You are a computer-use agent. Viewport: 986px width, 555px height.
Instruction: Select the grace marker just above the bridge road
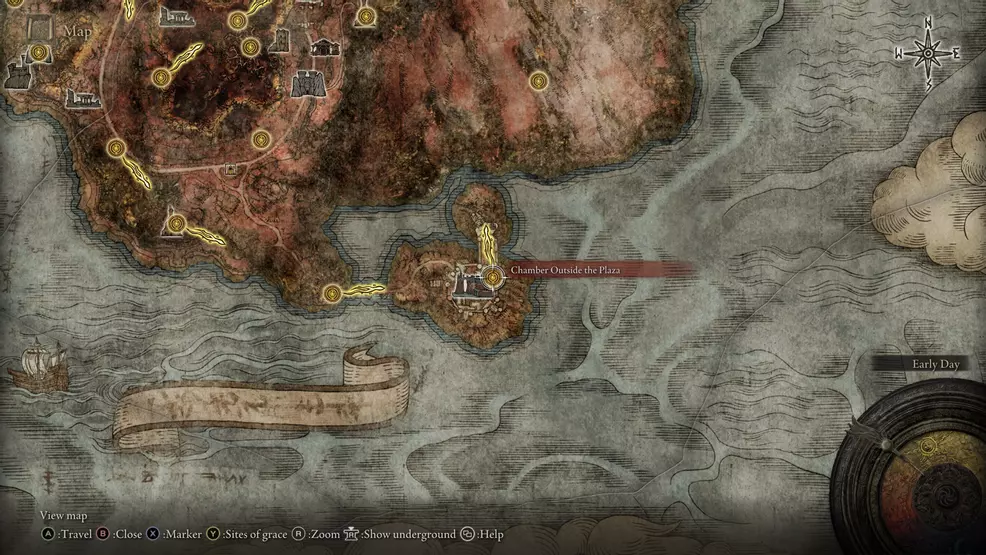tap(261, 139)
